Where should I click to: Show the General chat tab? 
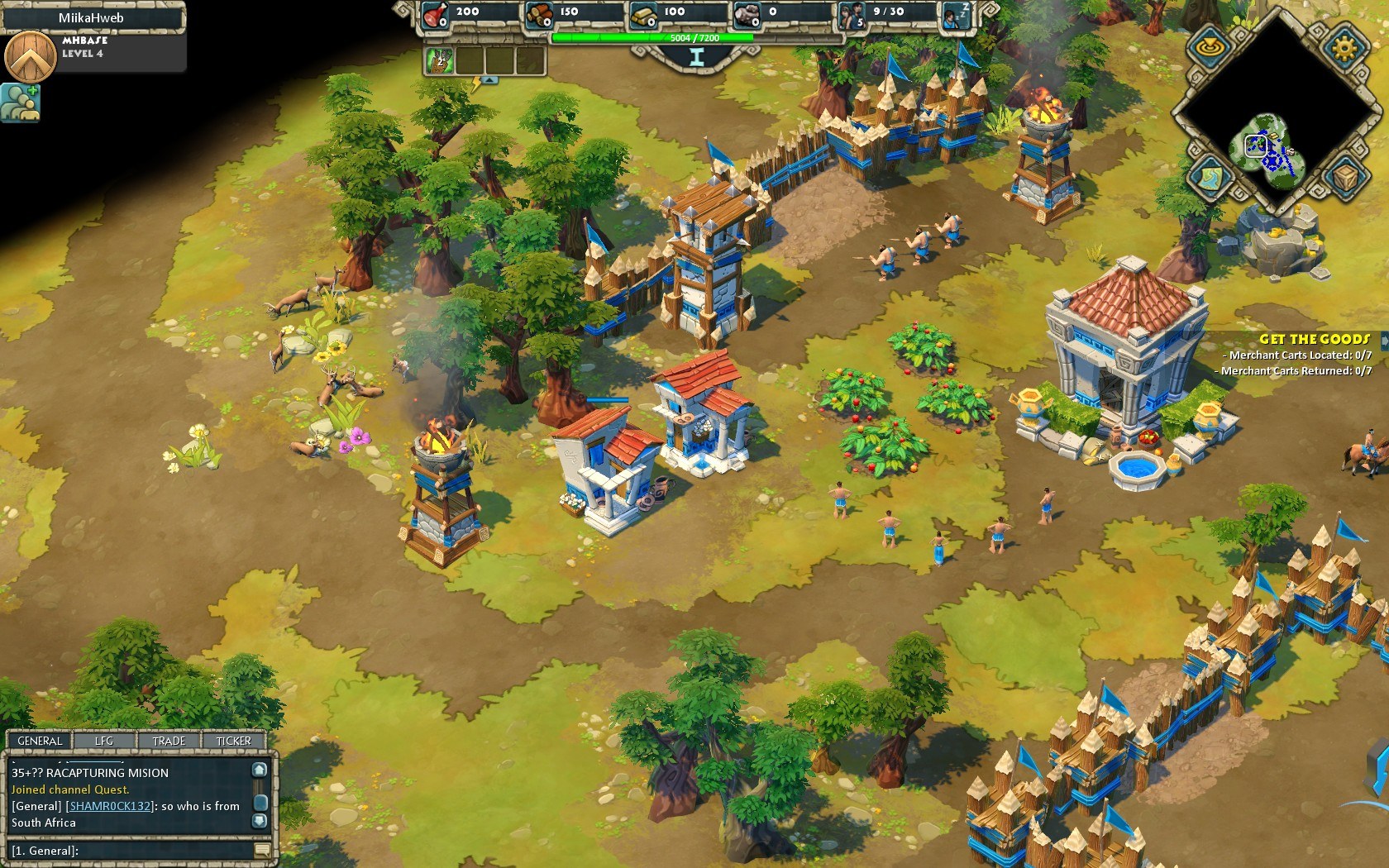(x=40, y=741)
